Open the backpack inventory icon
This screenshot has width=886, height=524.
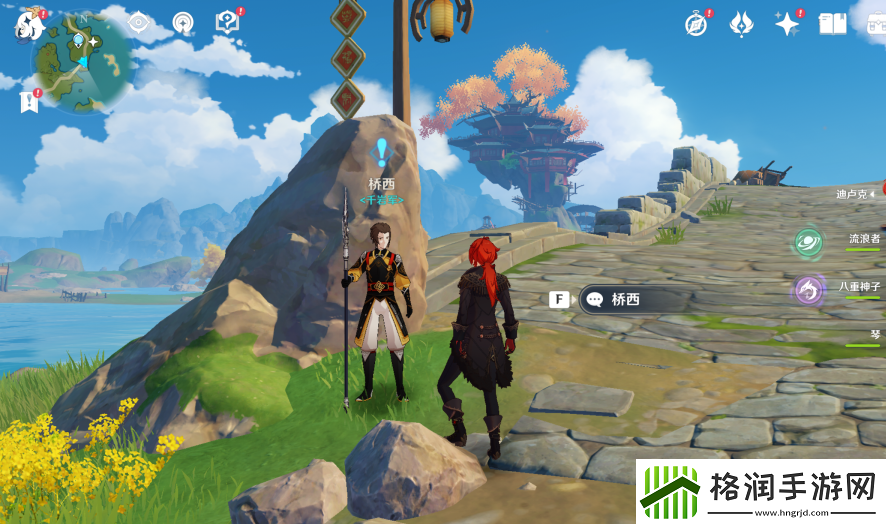pyautogui.click(x=873, y=22)
